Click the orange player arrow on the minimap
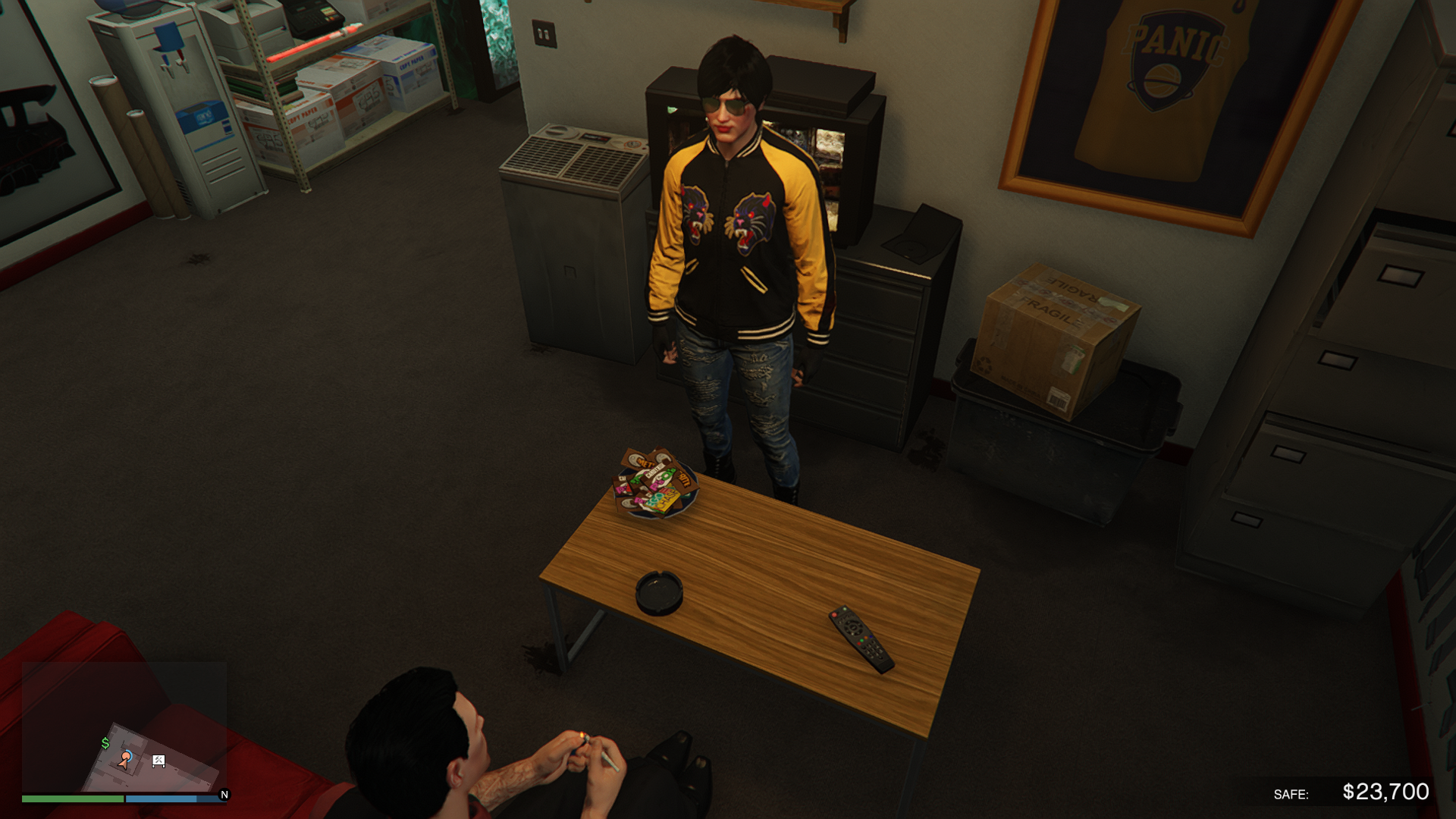 (x=124, y=759)
